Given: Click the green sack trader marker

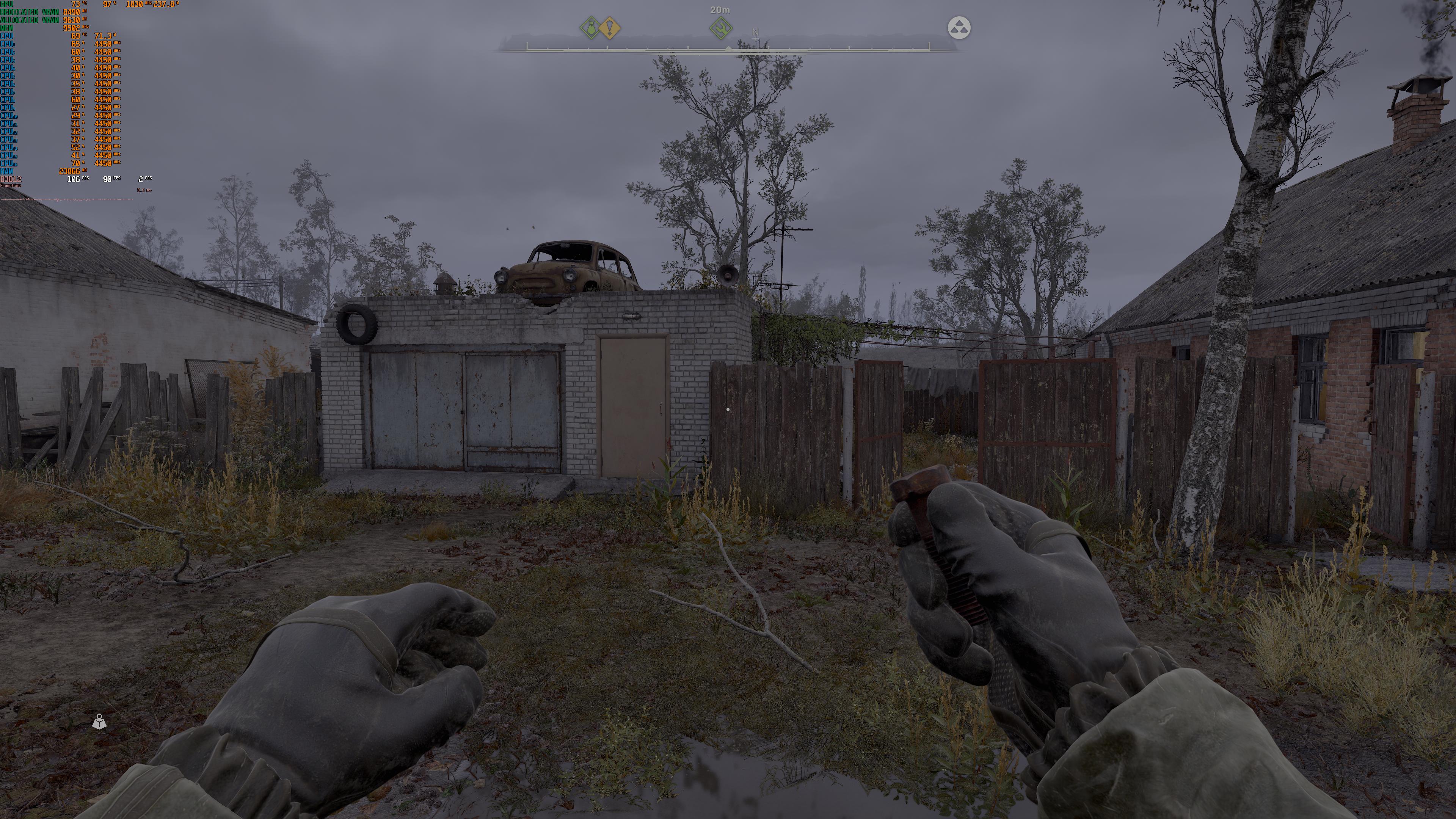Looking at the screenshot, I should (590, 28).
